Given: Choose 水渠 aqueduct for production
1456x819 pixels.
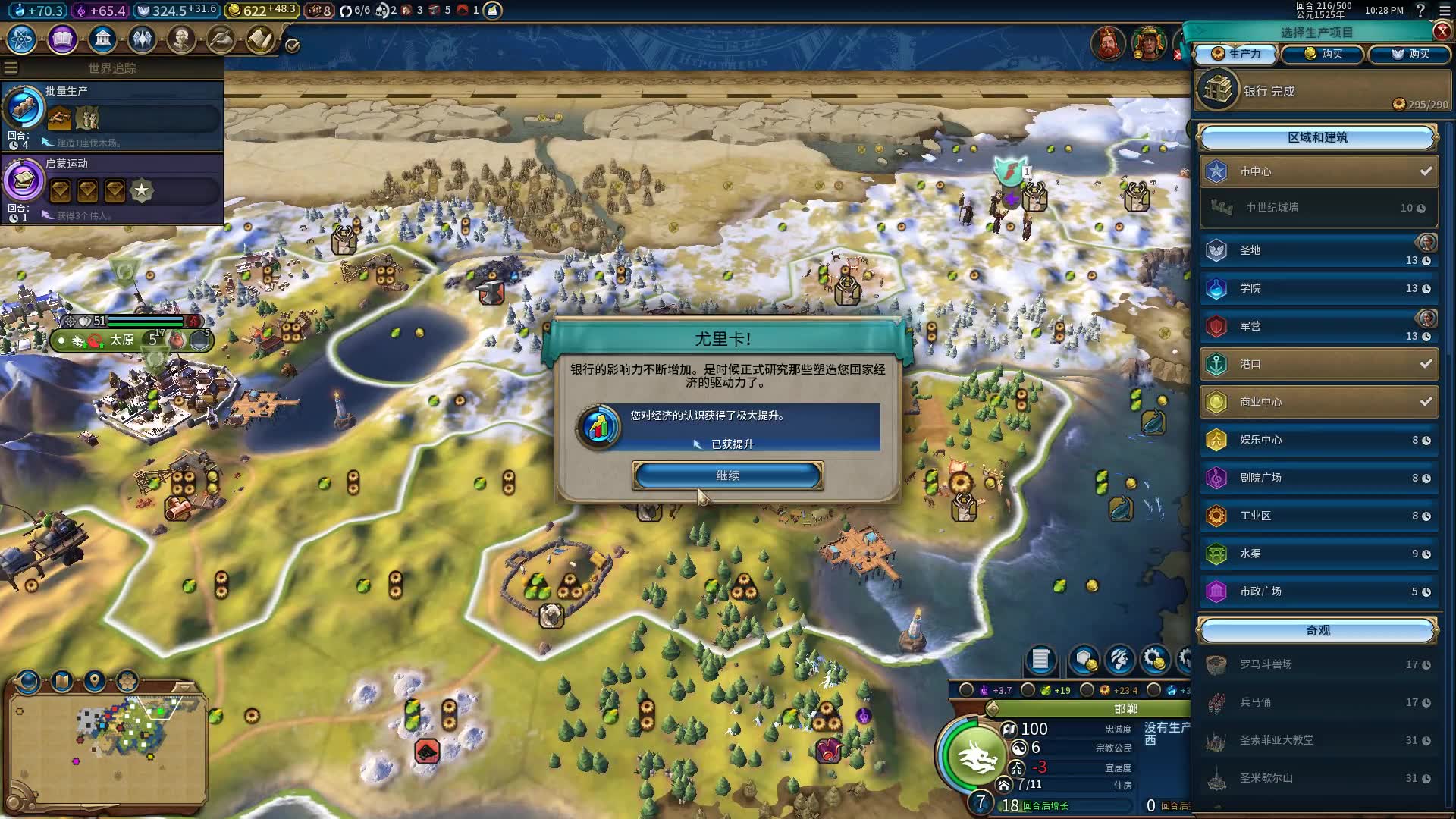Looking at the screenshot, I should 1319,554.
